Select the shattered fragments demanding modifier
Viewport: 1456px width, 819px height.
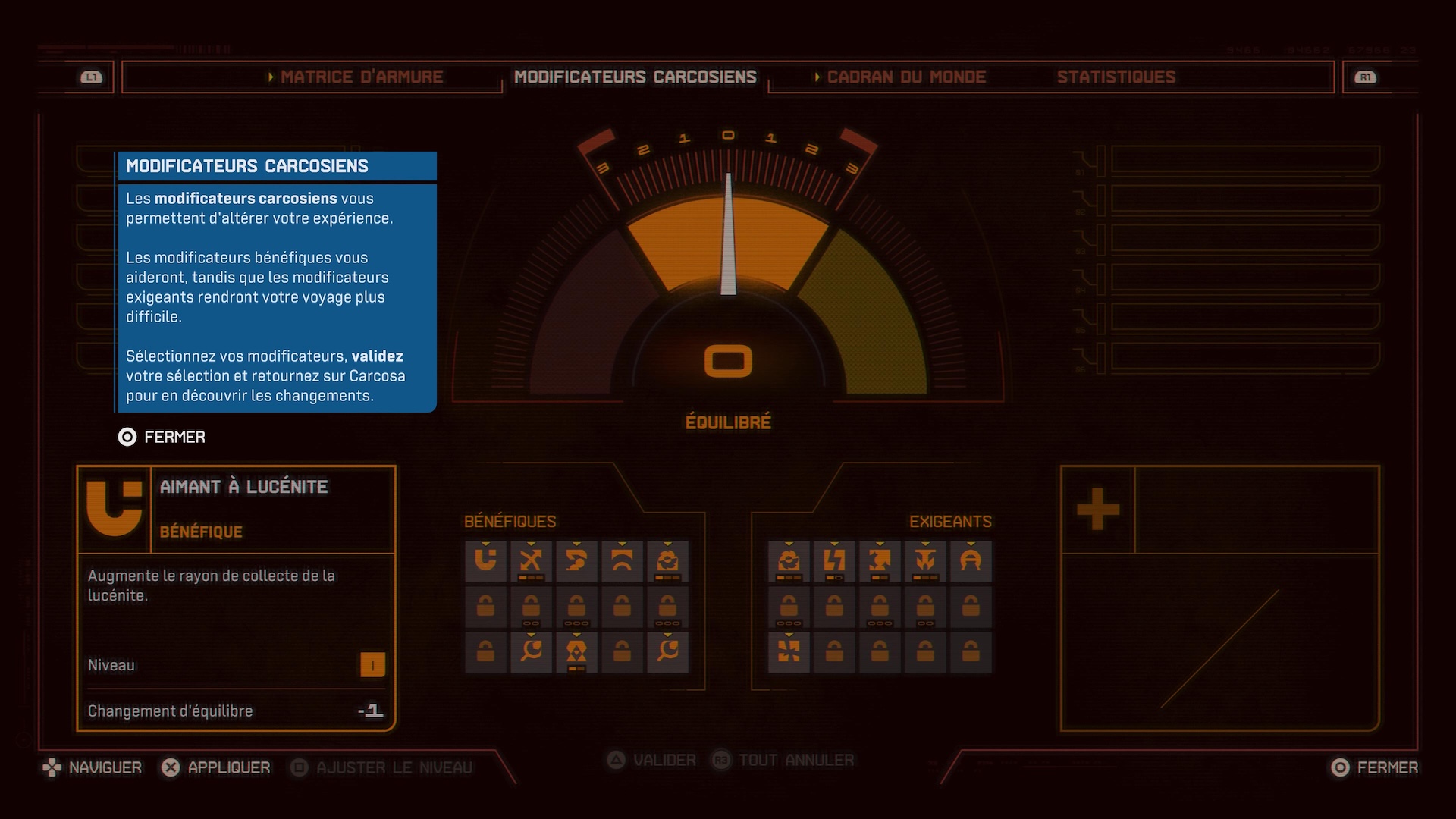(789, 651)
